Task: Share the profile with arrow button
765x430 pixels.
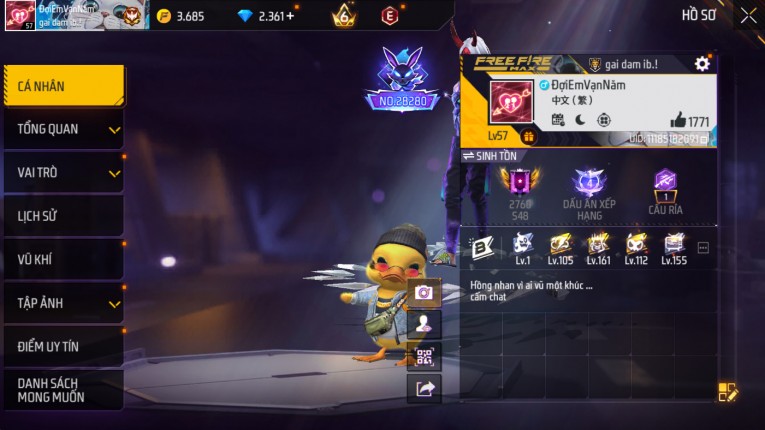Action: 424,389
